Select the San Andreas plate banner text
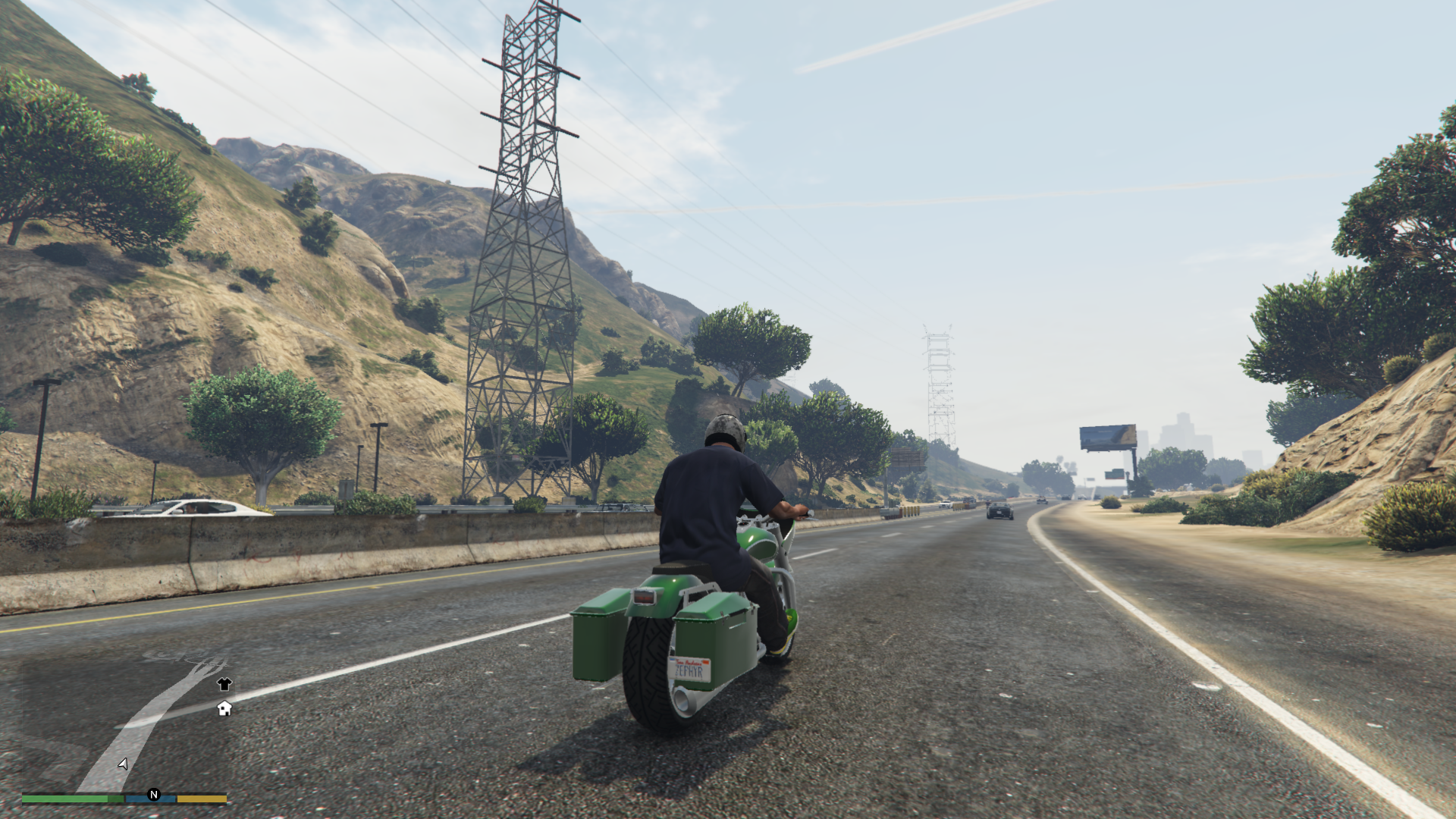This screenshot has width=1456, height=819. (689, 661)
